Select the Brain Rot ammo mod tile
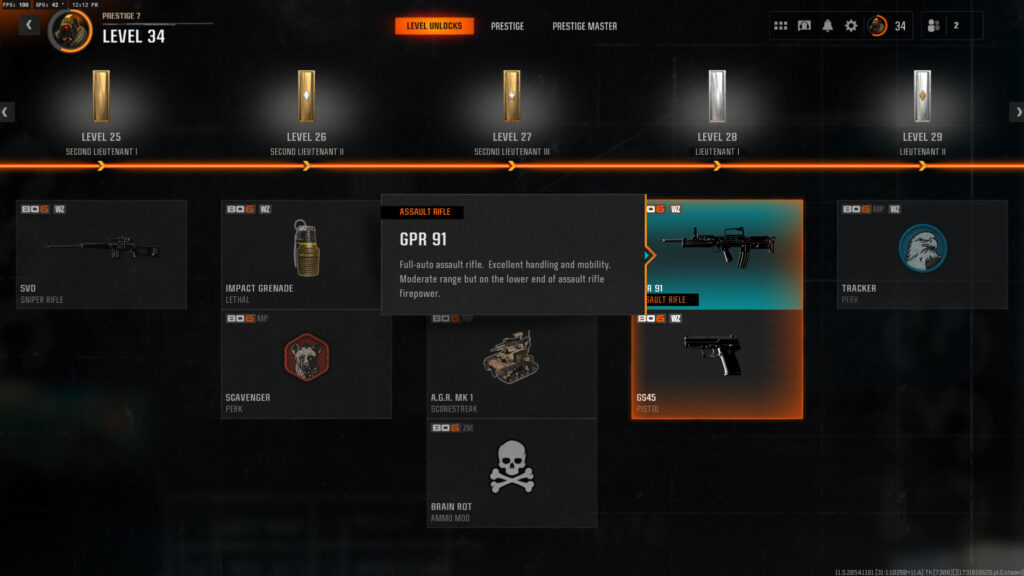This screenshot has height=576, width=1024. [x=512, y=473]
